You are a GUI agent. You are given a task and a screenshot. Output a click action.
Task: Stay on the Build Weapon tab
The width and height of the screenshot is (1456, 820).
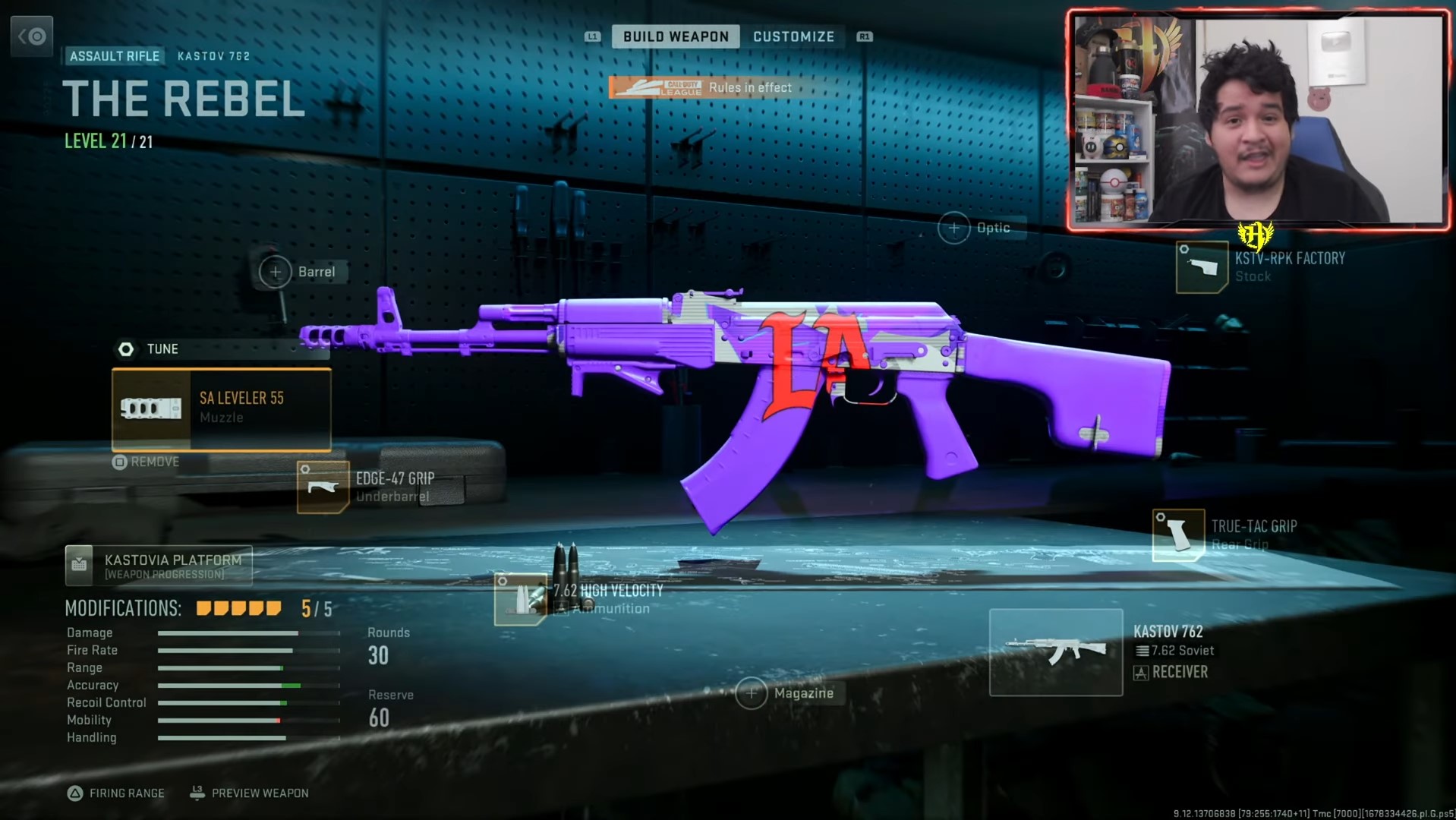[x=676, y=36]
